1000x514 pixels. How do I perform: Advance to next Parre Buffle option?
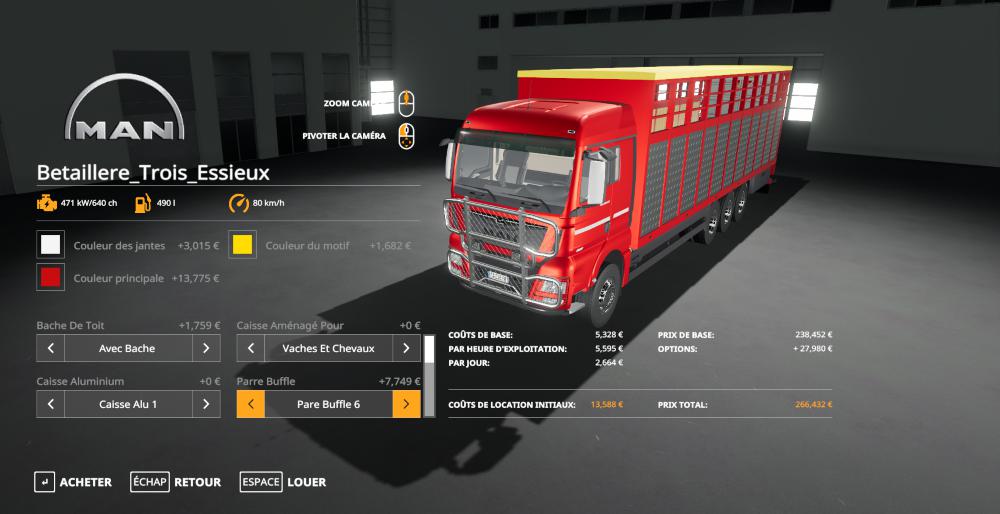[406, 404]
